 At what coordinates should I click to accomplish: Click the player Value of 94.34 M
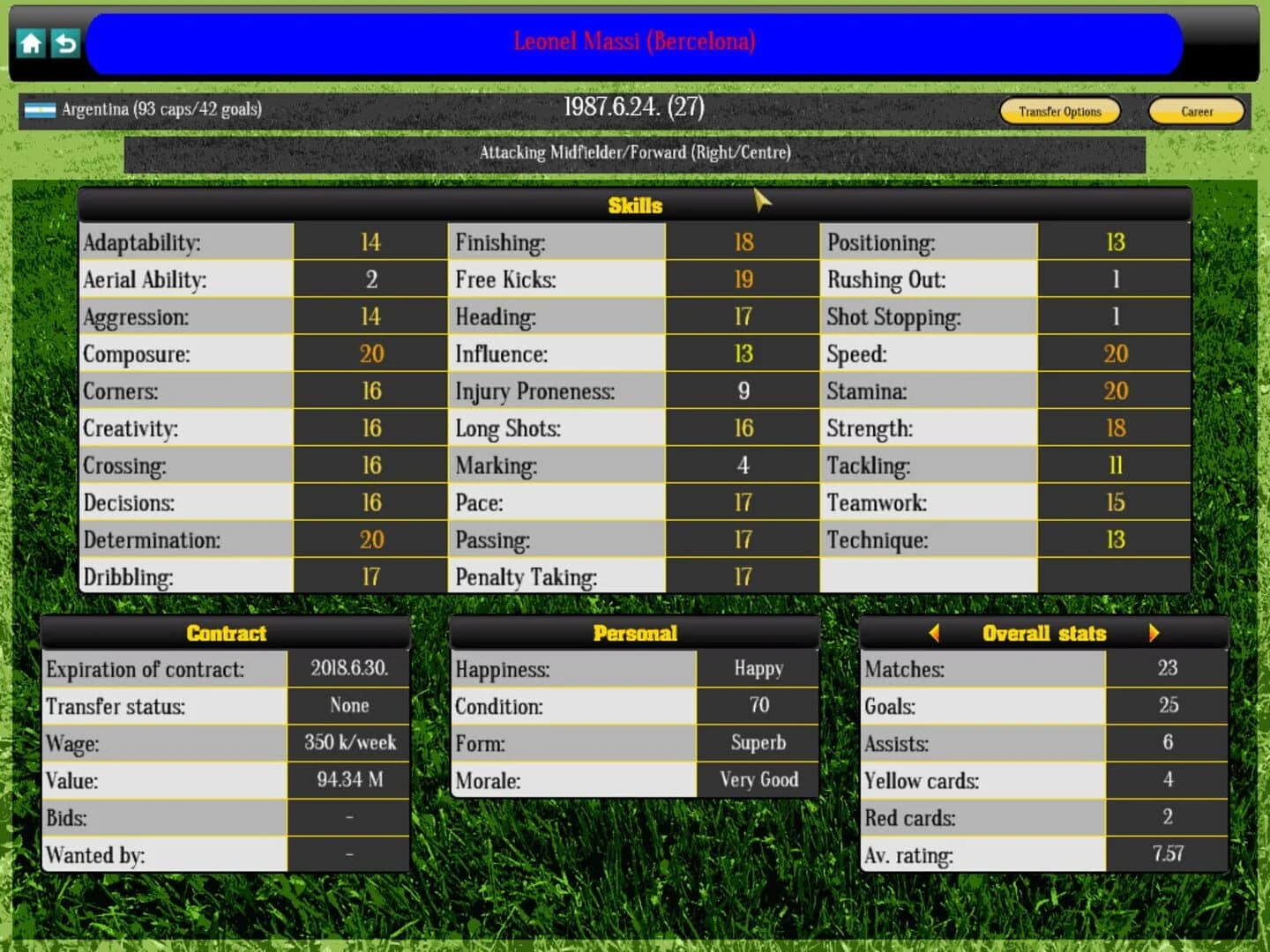tap(348, 780)
